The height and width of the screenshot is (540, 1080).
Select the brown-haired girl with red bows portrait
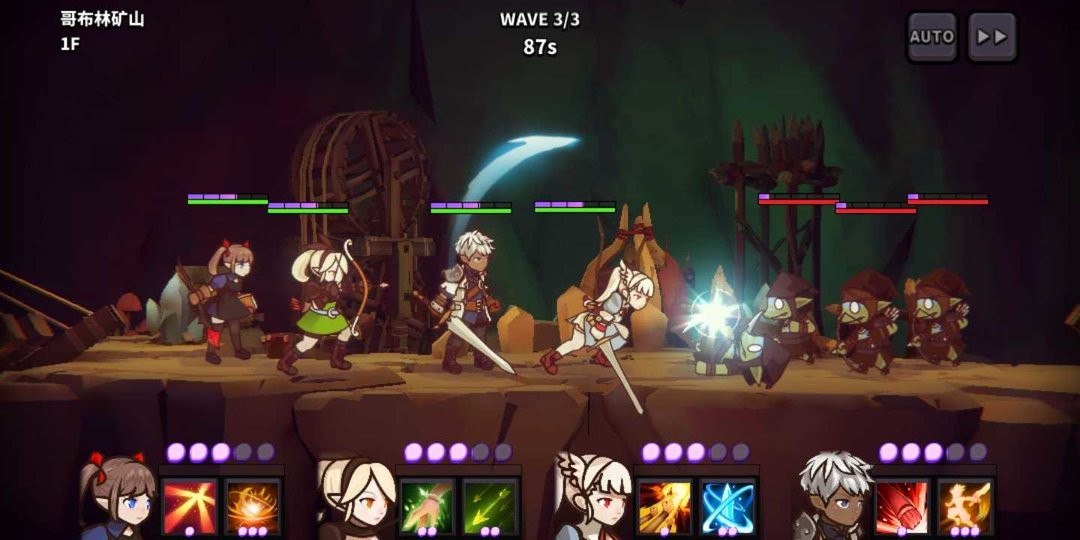click(118, 498)
